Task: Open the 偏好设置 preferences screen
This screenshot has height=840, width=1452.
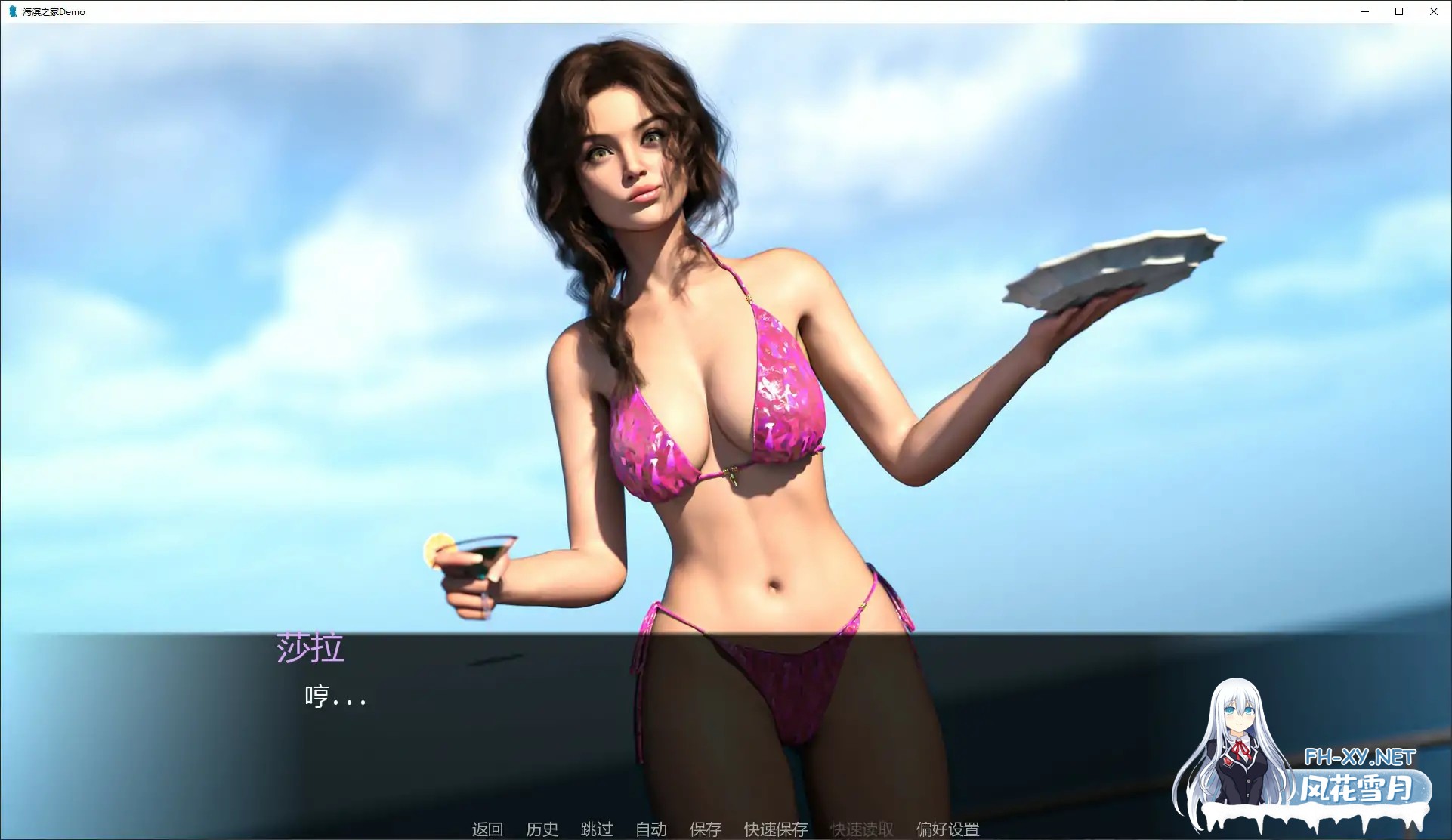Action: (947, 829)
